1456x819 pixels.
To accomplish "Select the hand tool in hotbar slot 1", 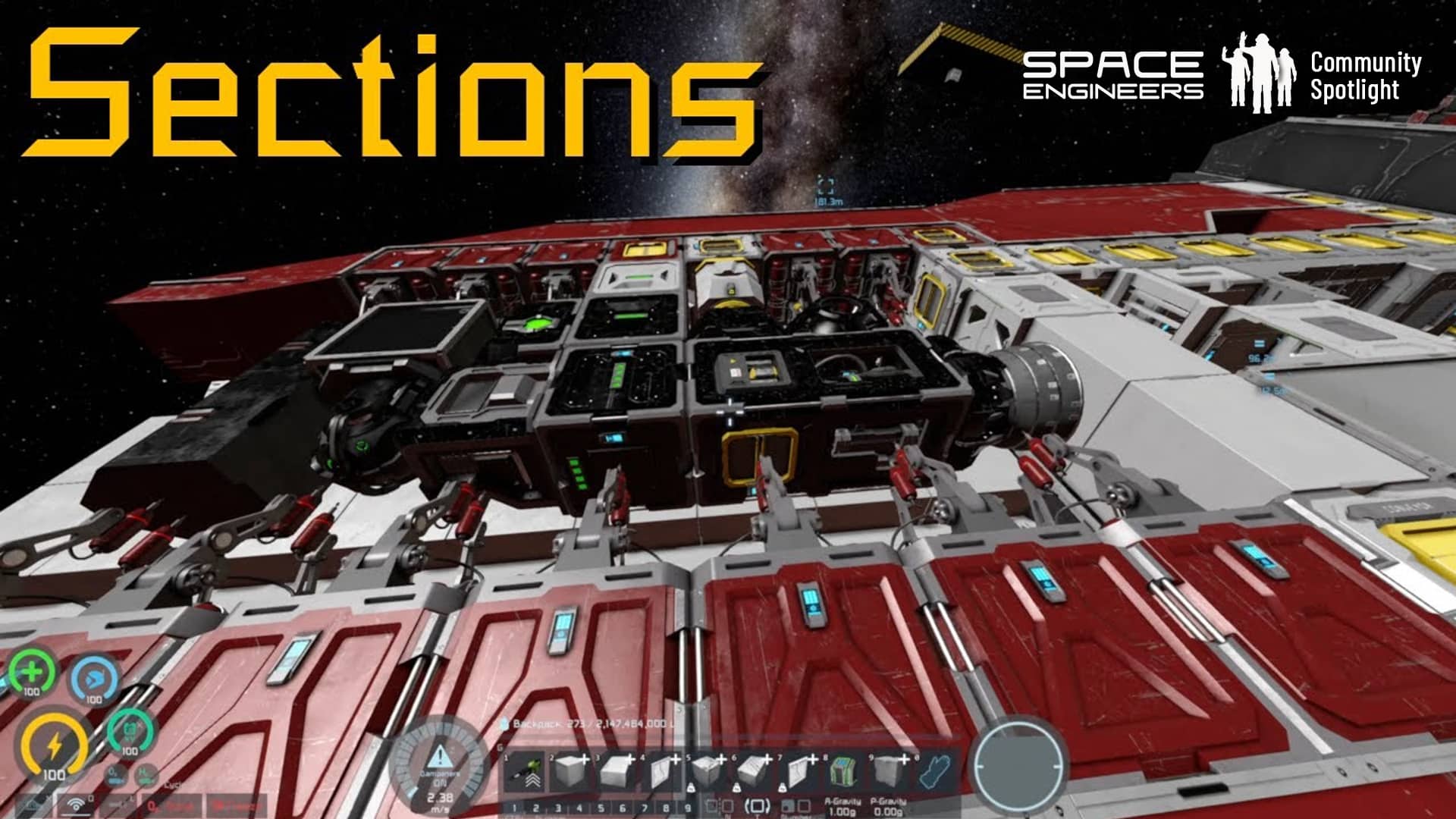I will 525,773.
